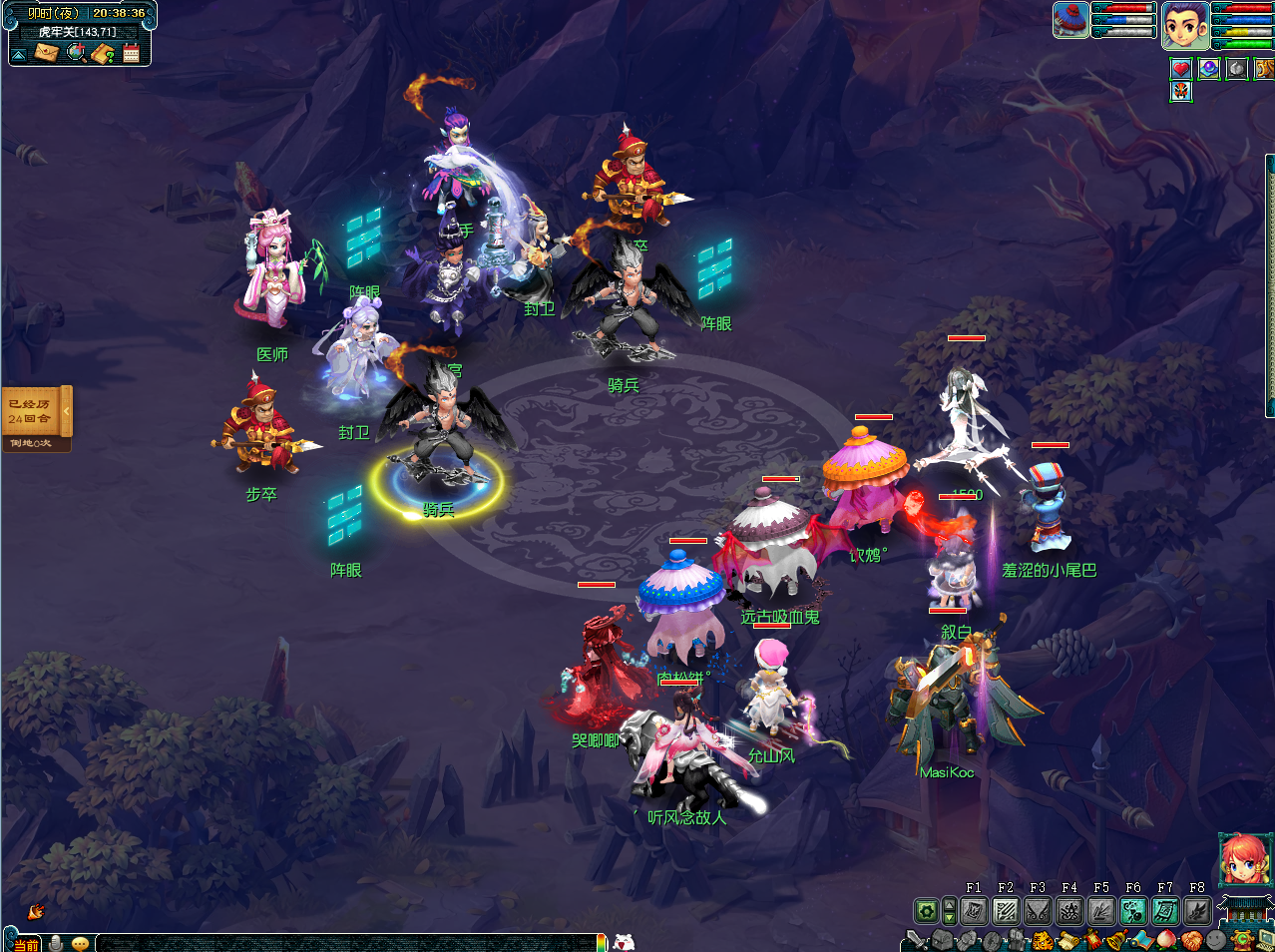Open the calendar events icon
This screenshot has height=952, width=1275.
tap(131, 53)
